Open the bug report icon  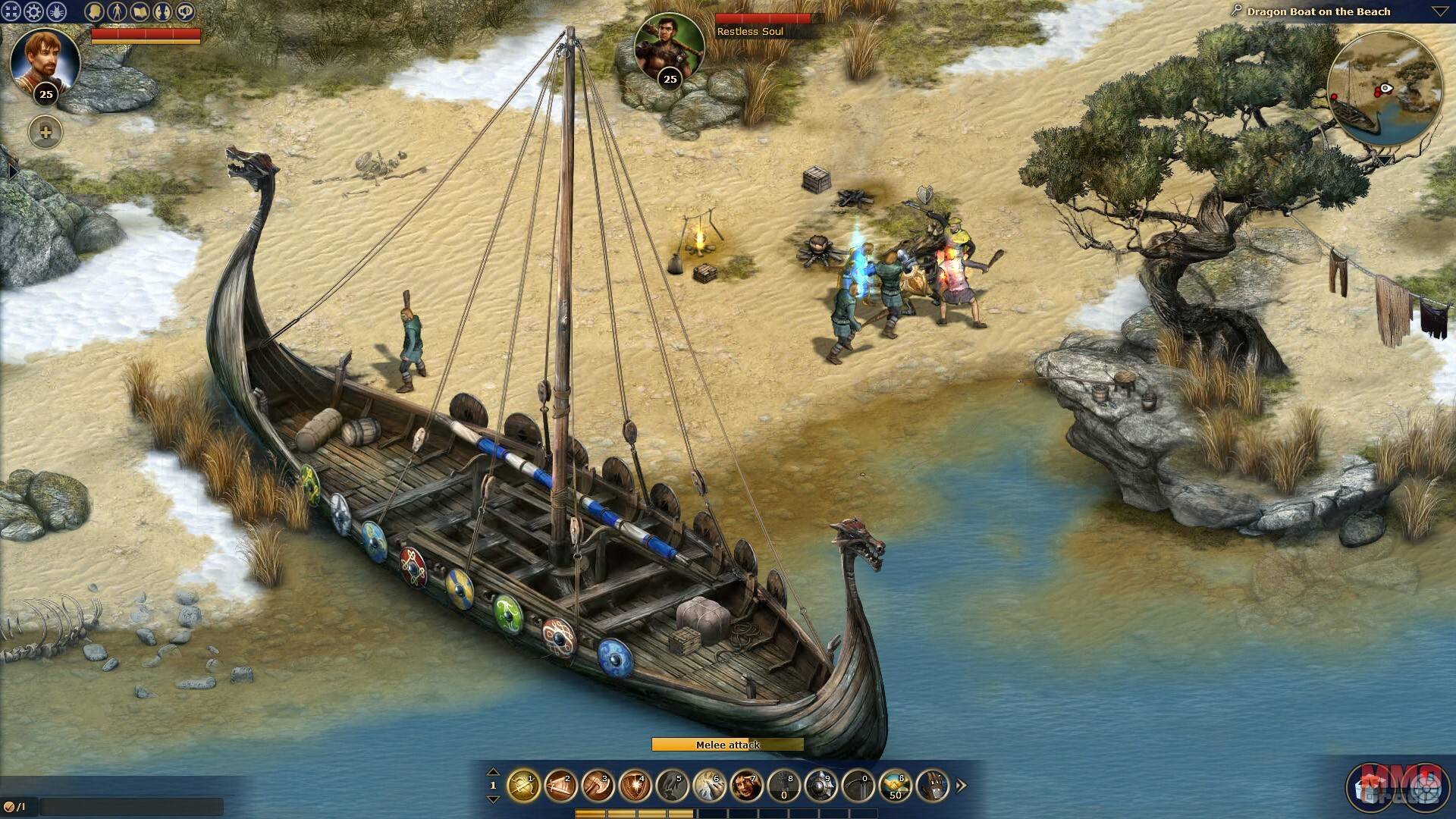coord(57,11)
